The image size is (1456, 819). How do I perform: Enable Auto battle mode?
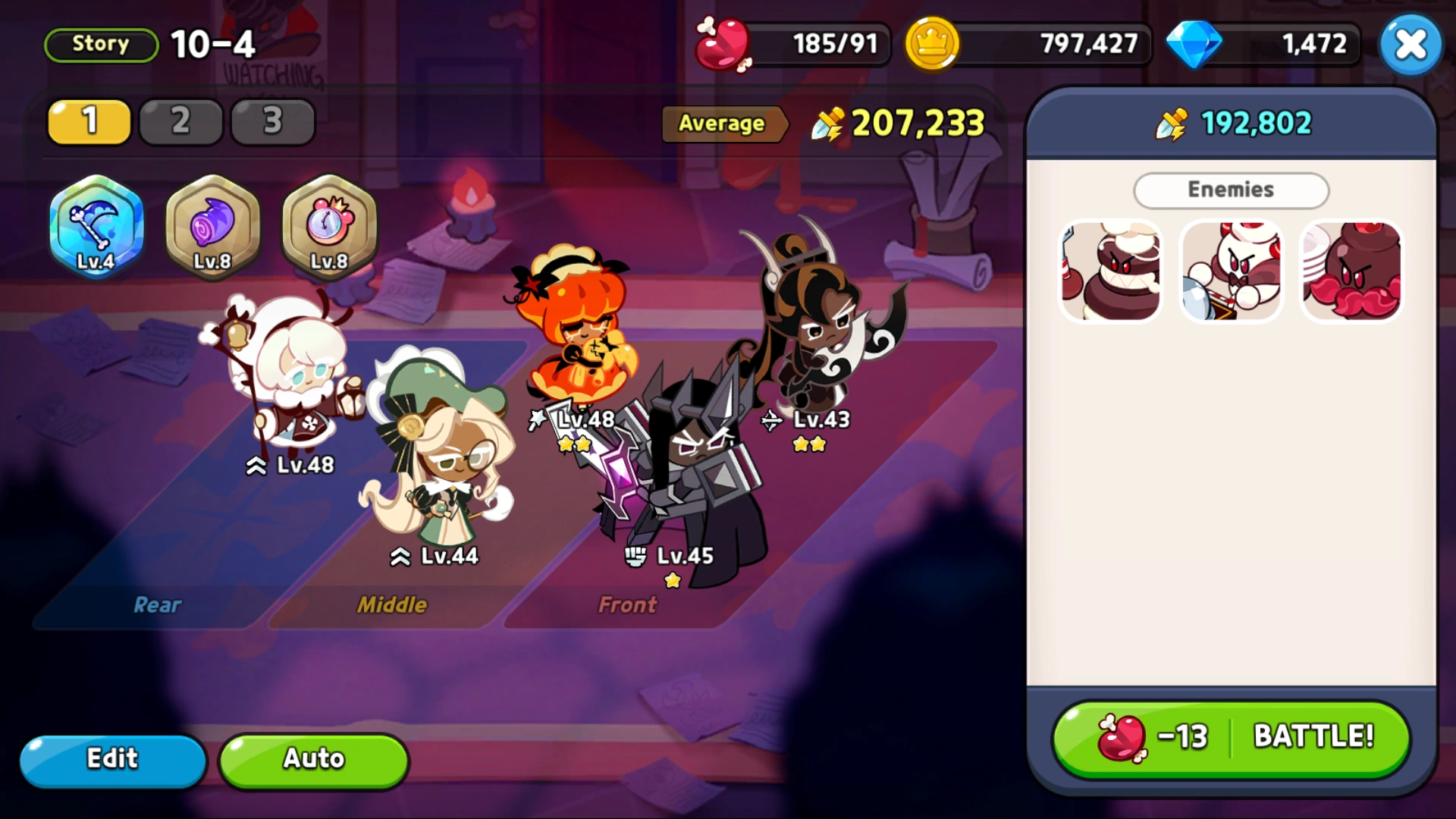(313, 759)
